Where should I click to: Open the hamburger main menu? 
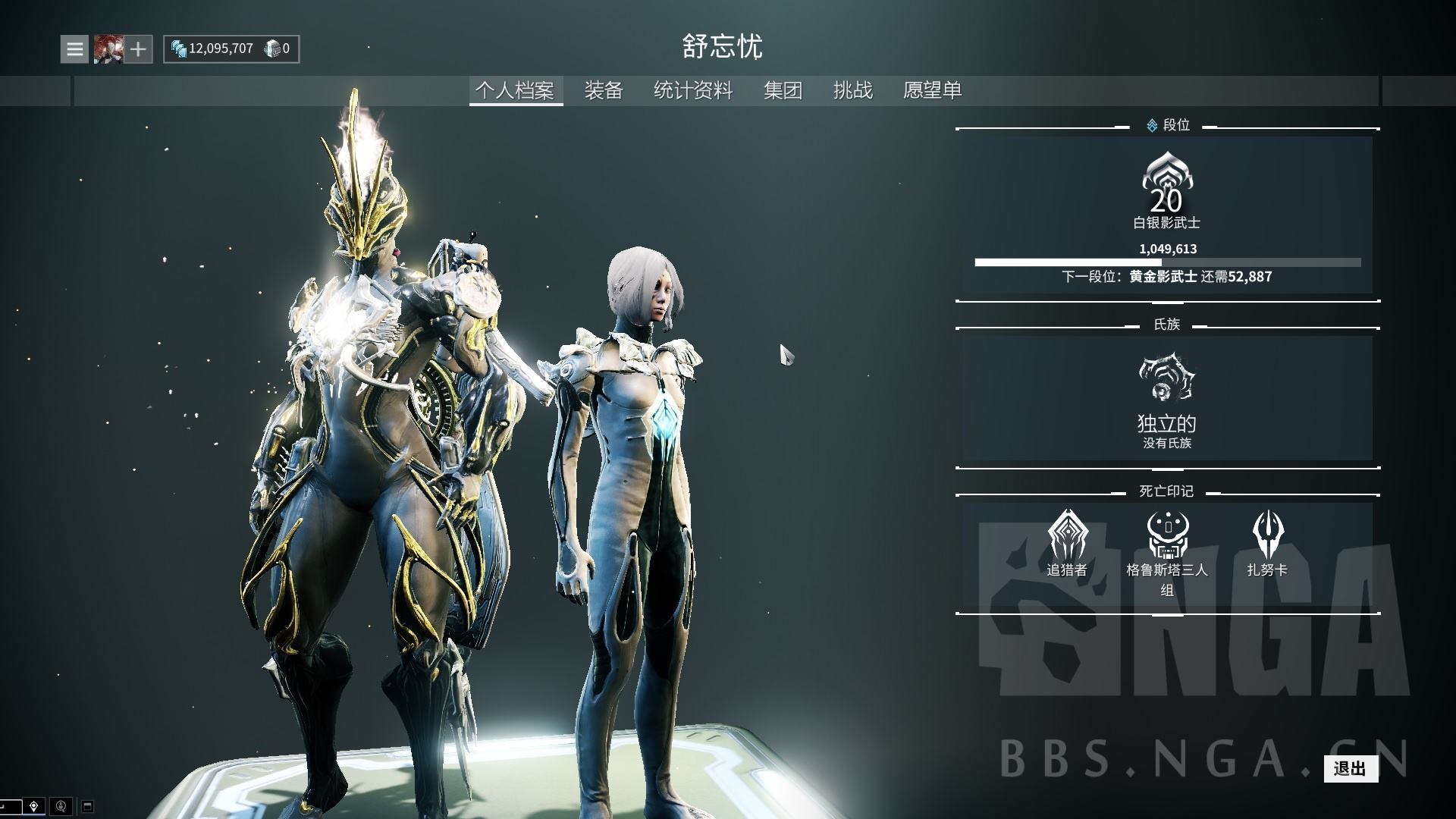(74, 49)
